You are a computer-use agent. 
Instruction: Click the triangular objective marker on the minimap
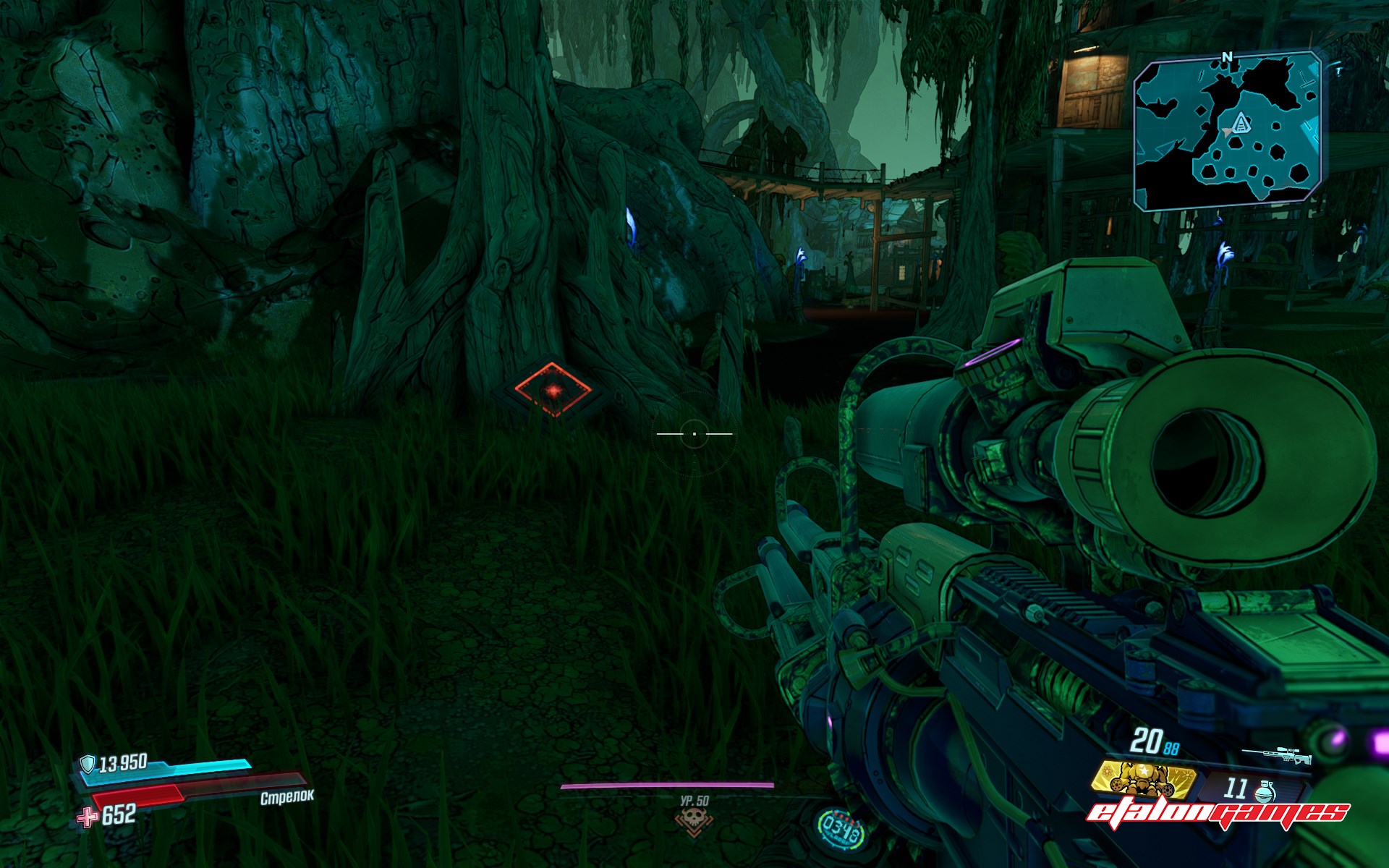tap(1242, 123)
